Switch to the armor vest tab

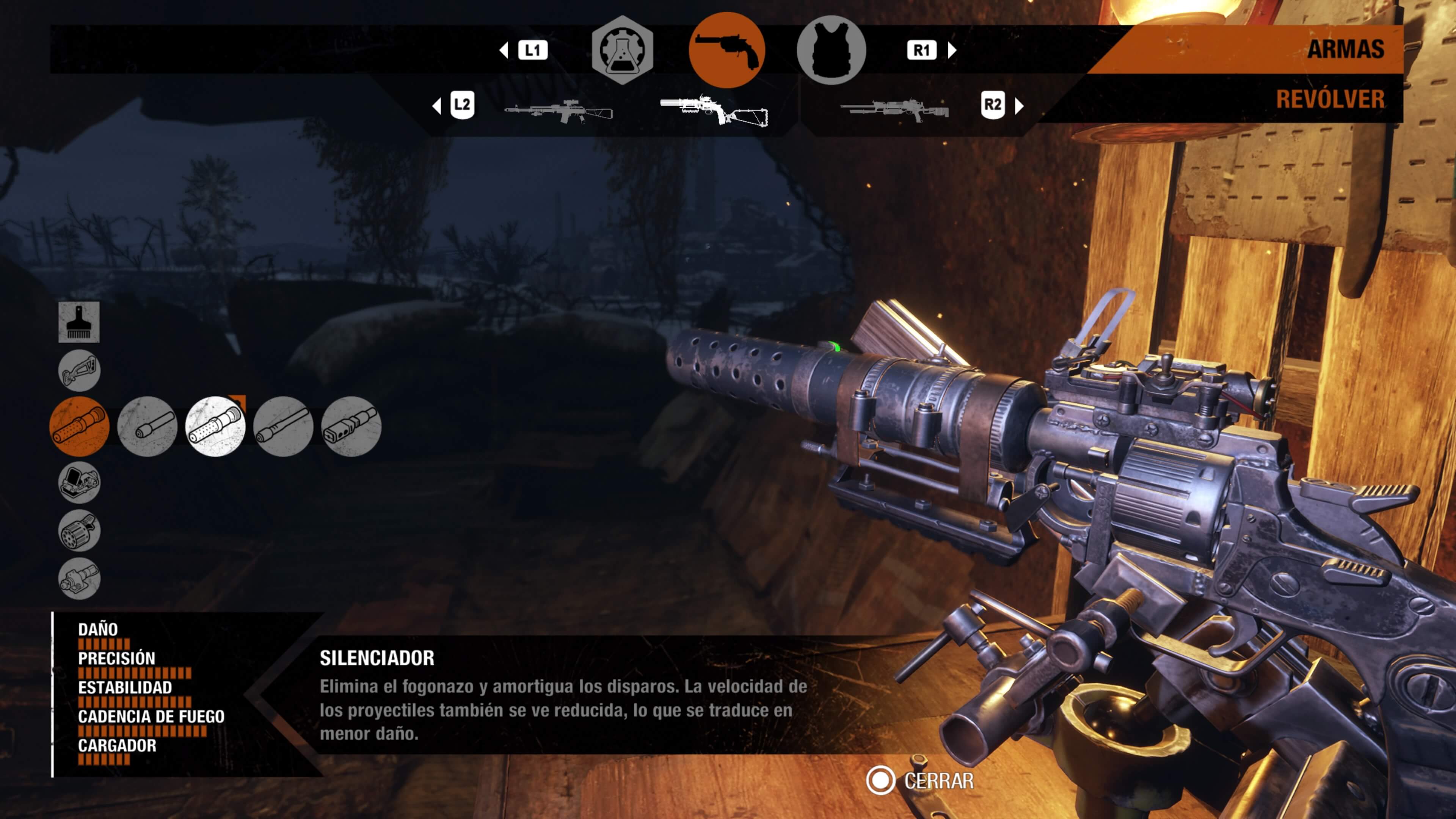pos(831,50)
